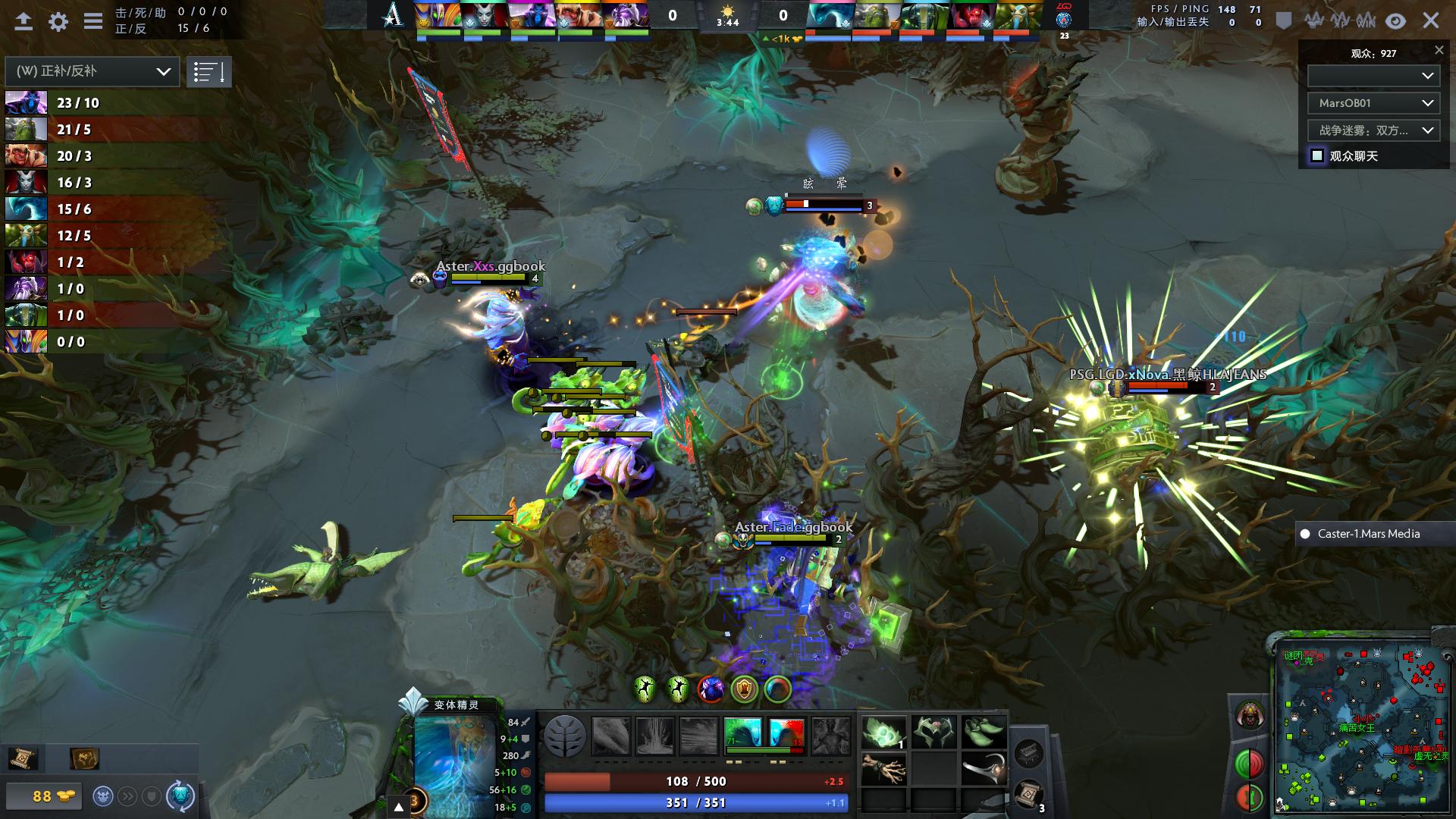The width and height of the screenshot is (1456, 819).
Task: Click the upload/share replay icon
Action: [x=22, y=21]
